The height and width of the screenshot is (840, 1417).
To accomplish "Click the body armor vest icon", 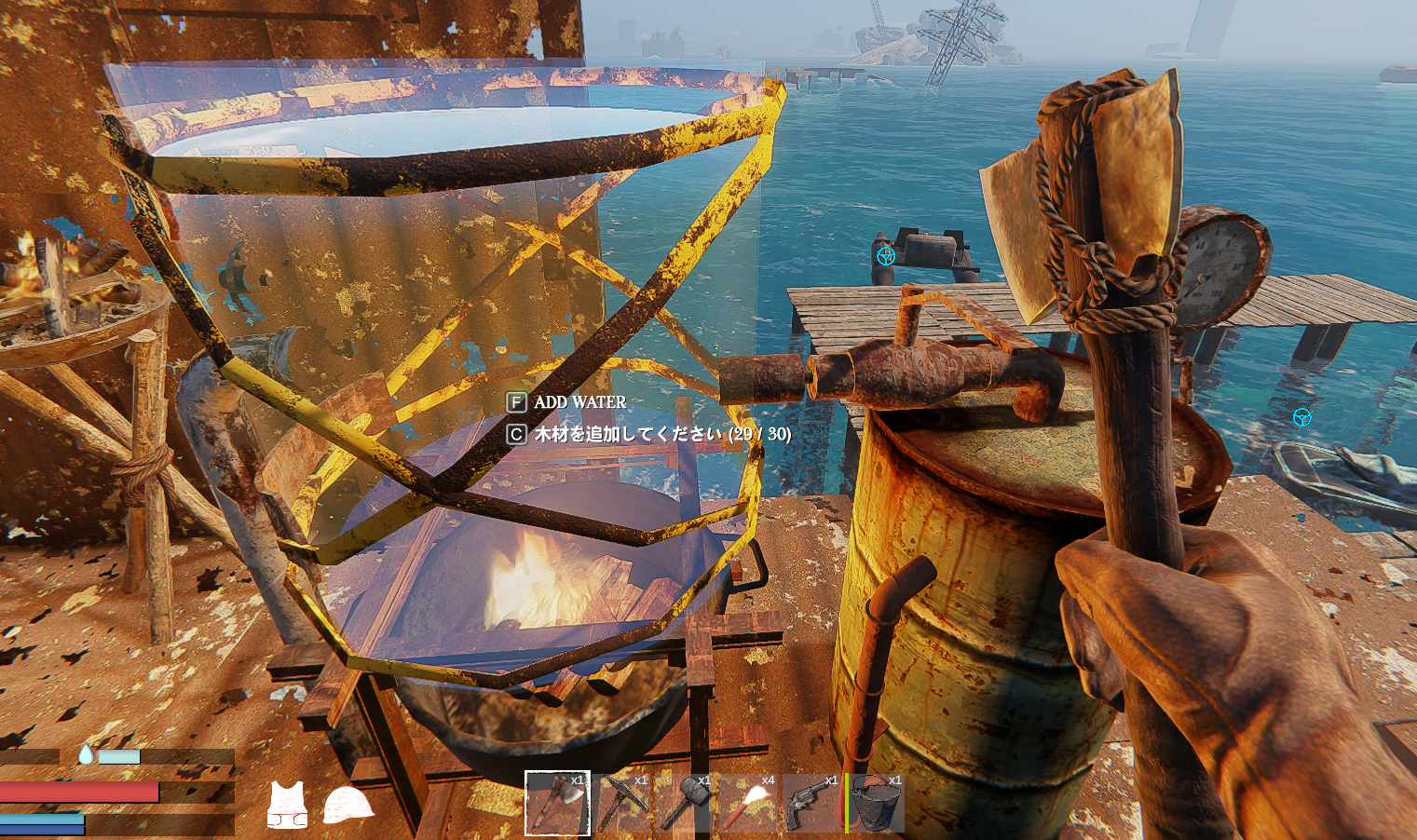I will [287, 805].
